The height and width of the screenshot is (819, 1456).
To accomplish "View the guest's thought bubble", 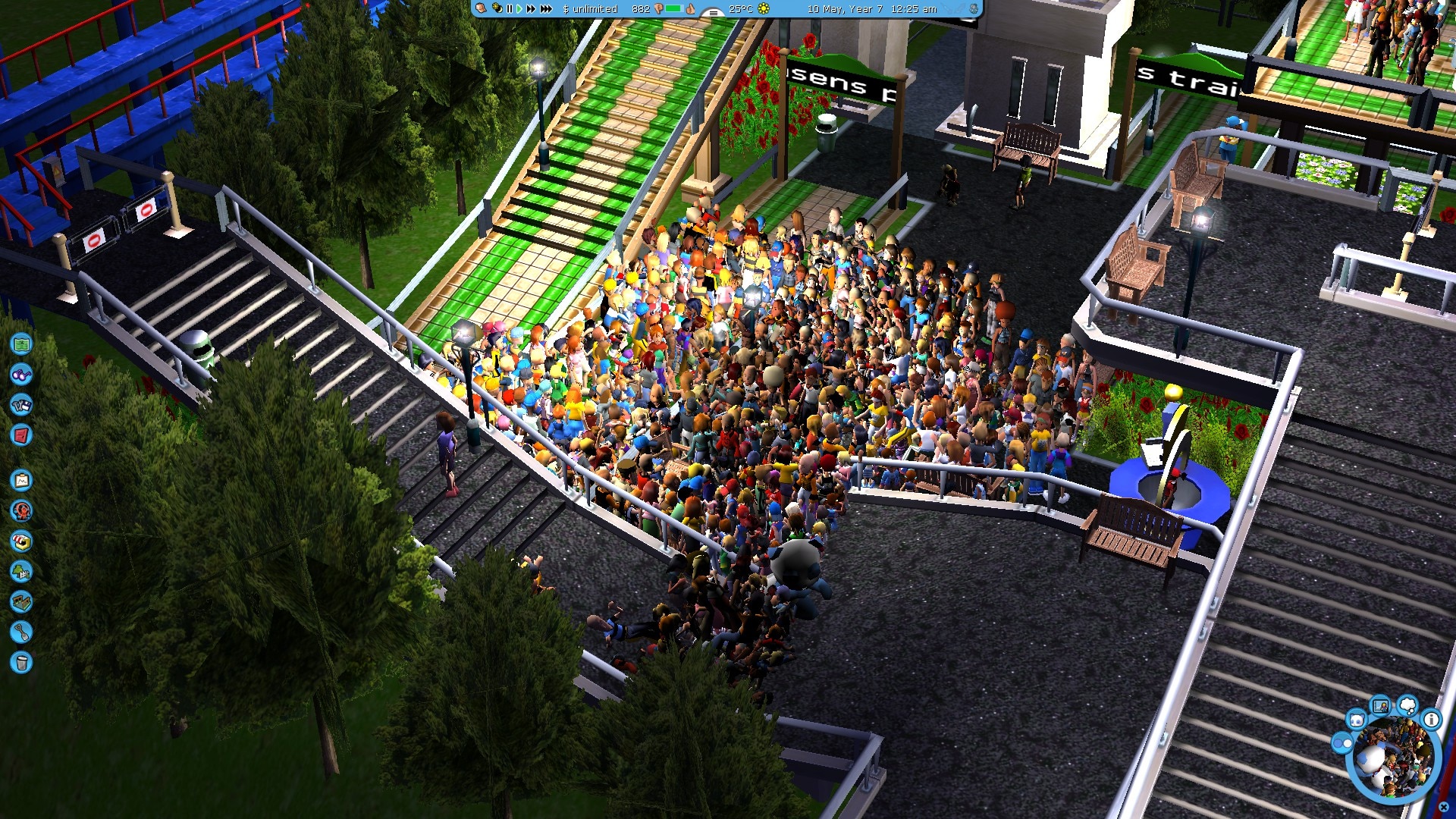I will click(x=1407, y=705).
